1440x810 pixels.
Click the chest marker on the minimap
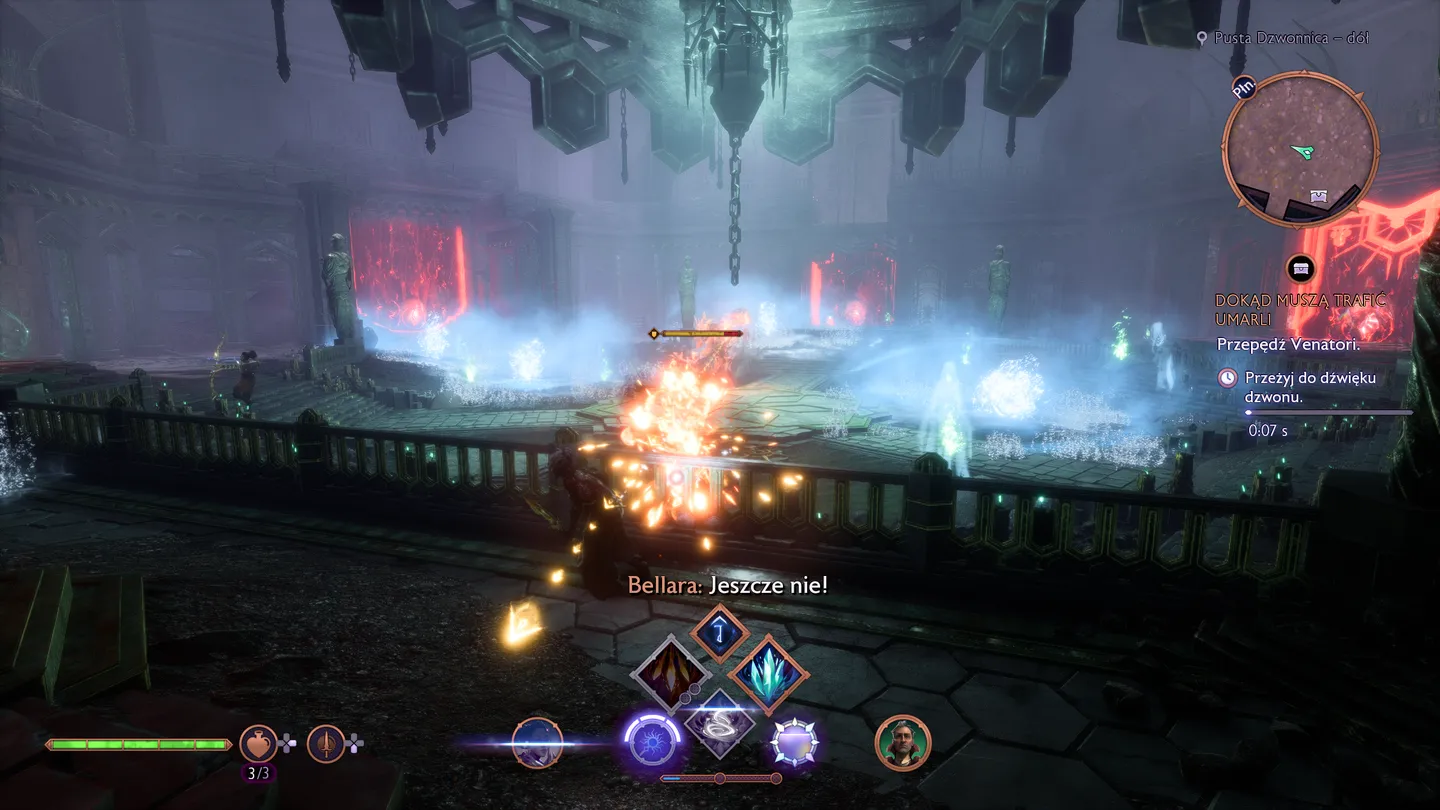pyautogui.click(x=1319, y=197)
